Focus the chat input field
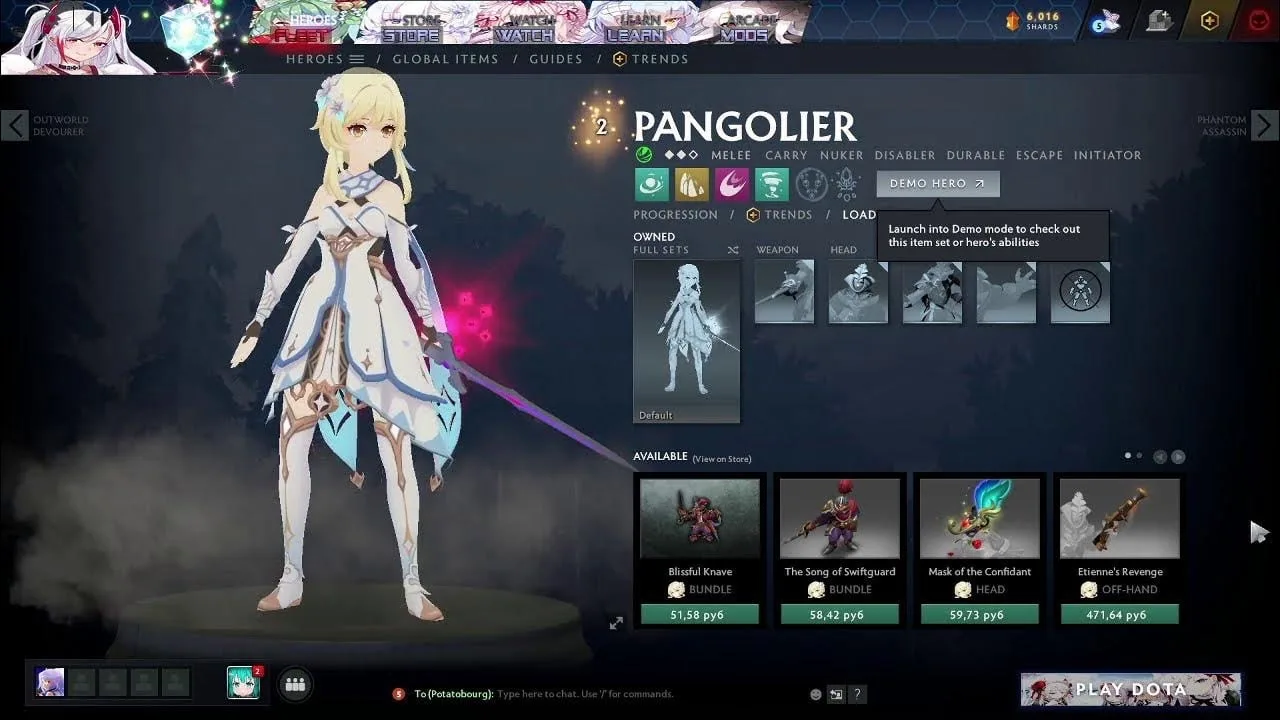The height and width of the screenshot is (720, 1280). [x=640, y=694]
